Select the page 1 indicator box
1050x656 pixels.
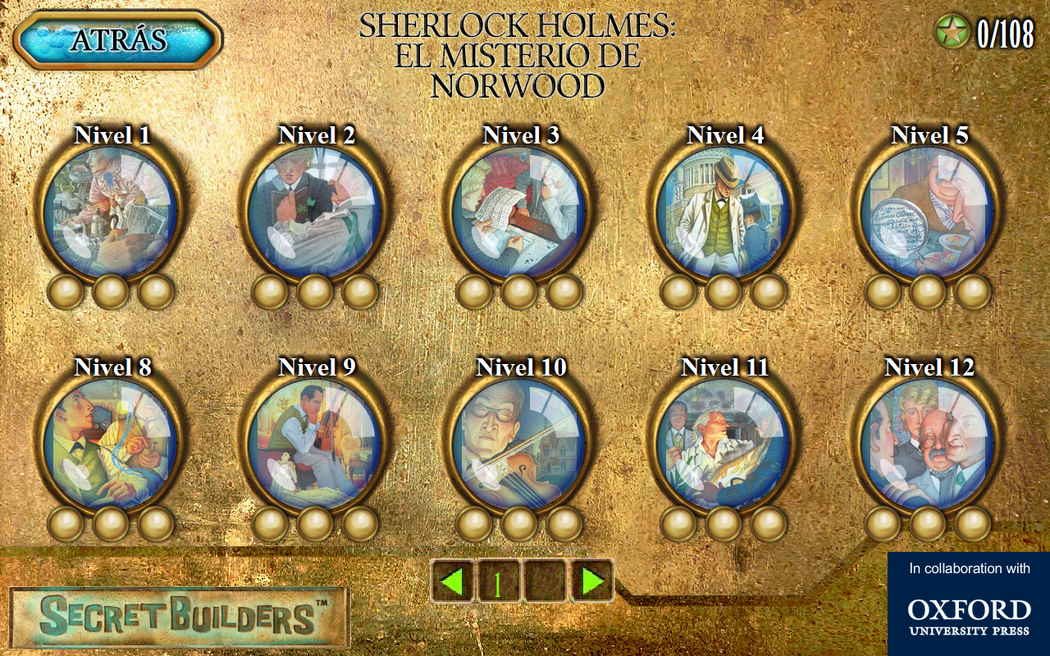tap(499, 581)
